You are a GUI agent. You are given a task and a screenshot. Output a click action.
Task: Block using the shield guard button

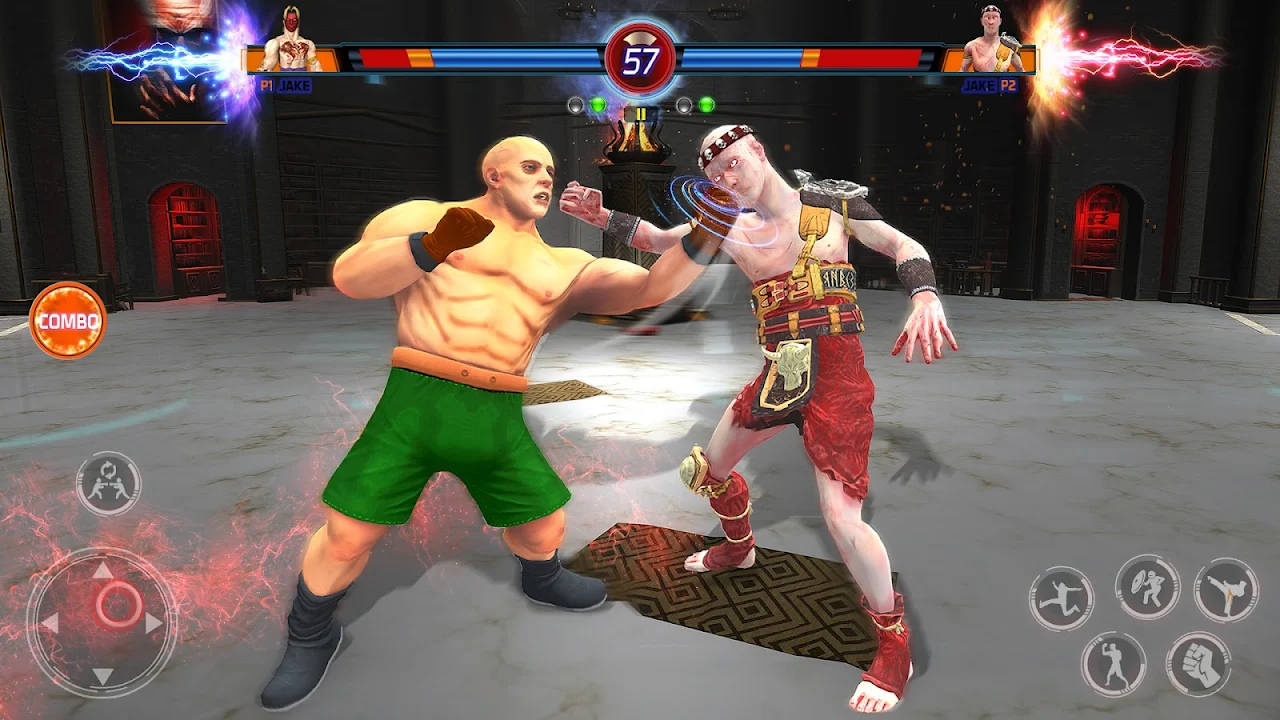pyautogui.click(x=1147, y=587)
